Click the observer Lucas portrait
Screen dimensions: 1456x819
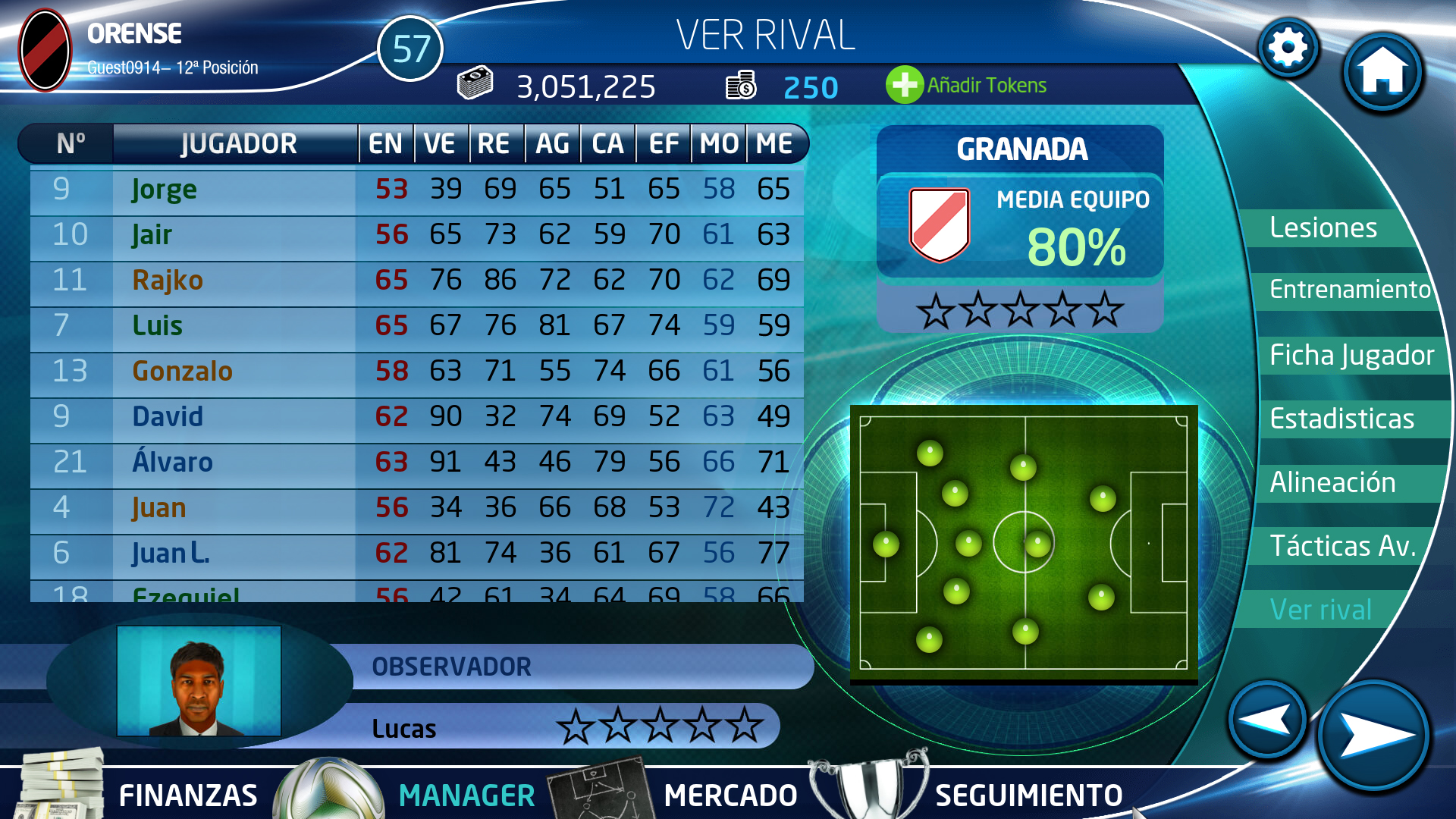(199, 681)
